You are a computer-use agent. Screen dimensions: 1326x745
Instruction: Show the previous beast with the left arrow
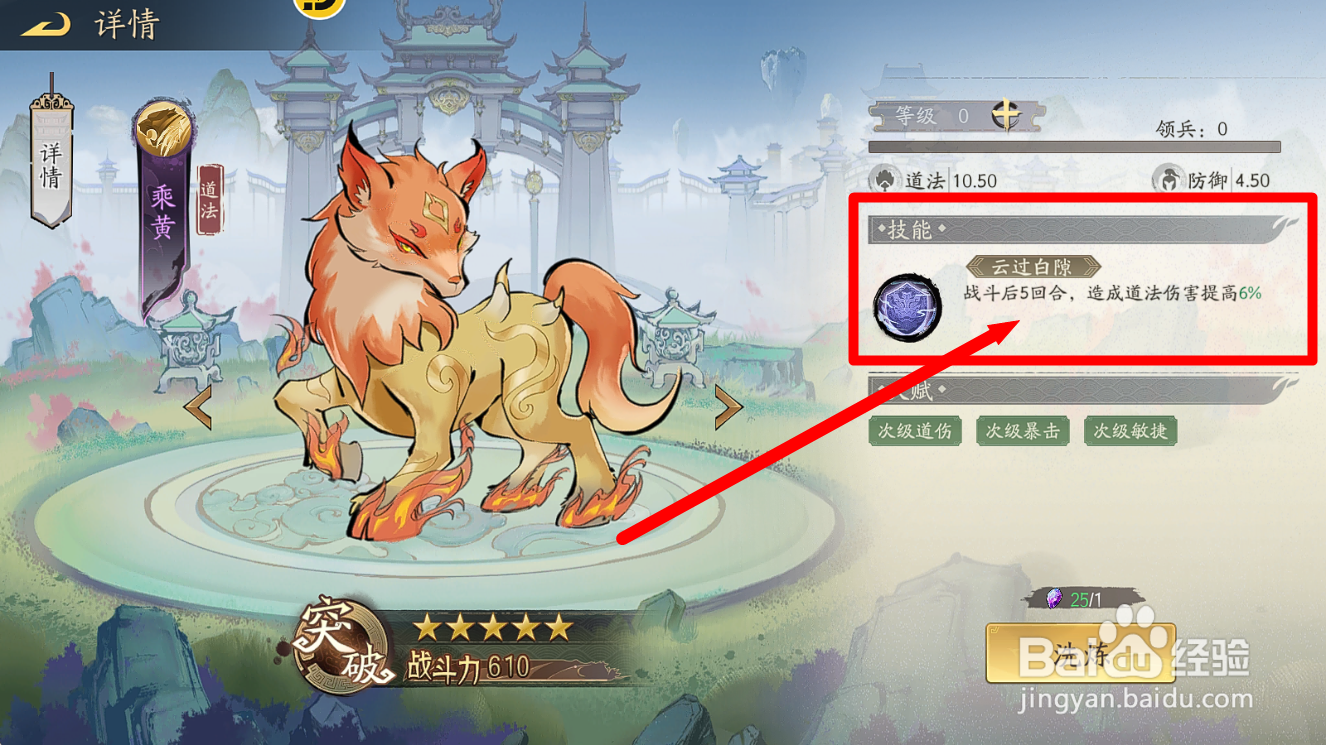(199, 406)
